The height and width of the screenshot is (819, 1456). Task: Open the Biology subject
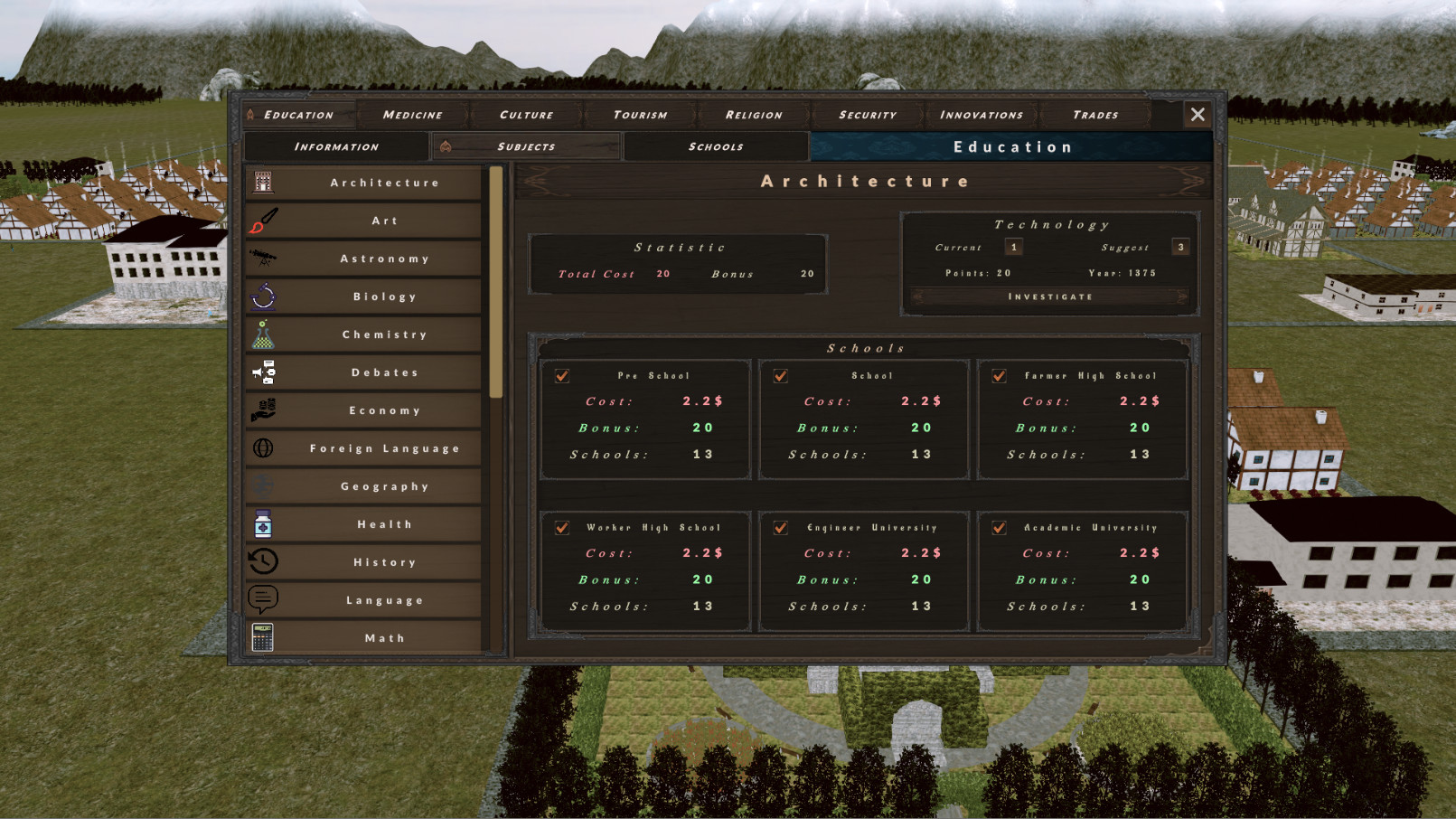[385, 296]
